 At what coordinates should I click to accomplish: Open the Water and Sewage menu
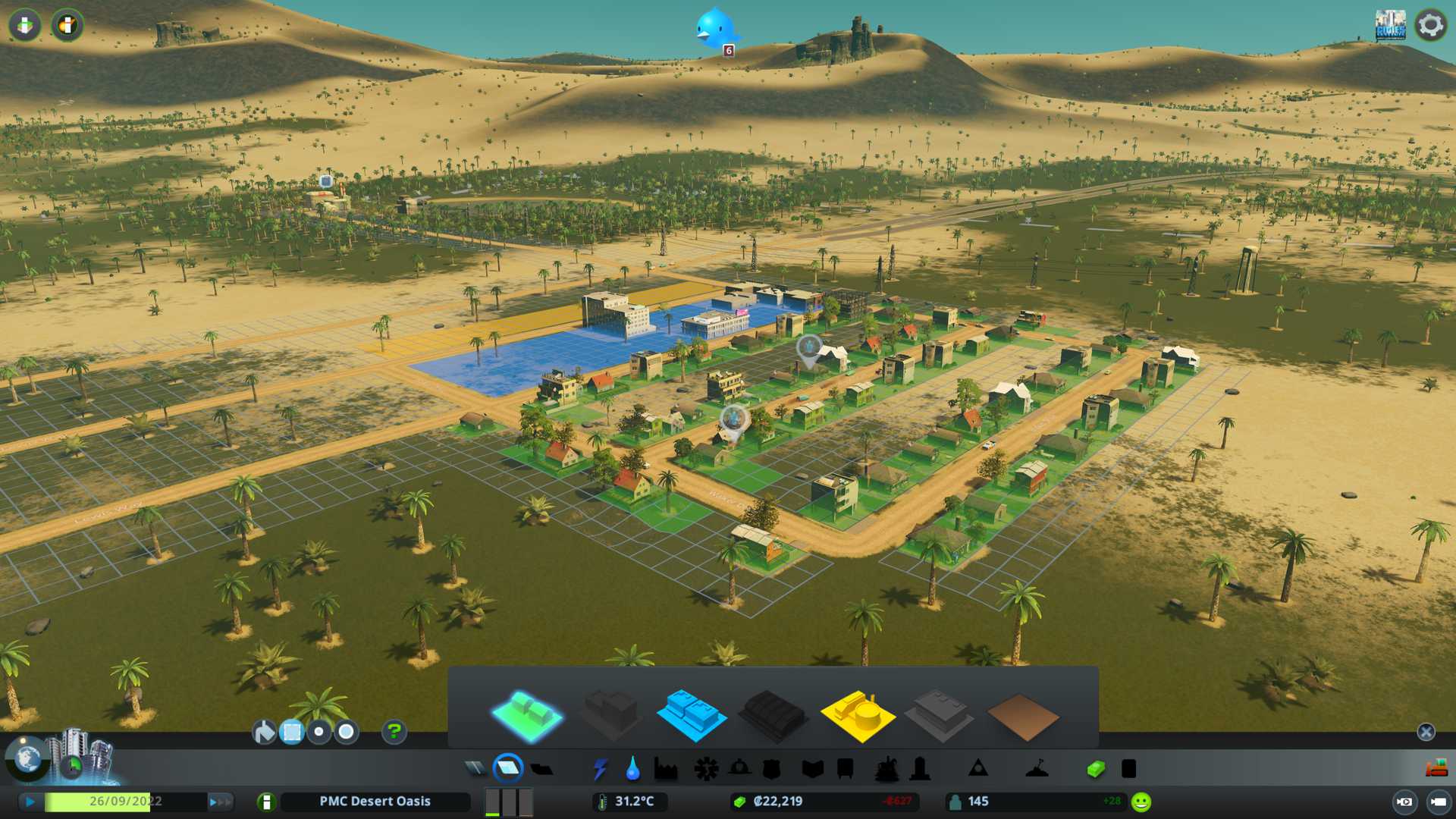point(632,769)
